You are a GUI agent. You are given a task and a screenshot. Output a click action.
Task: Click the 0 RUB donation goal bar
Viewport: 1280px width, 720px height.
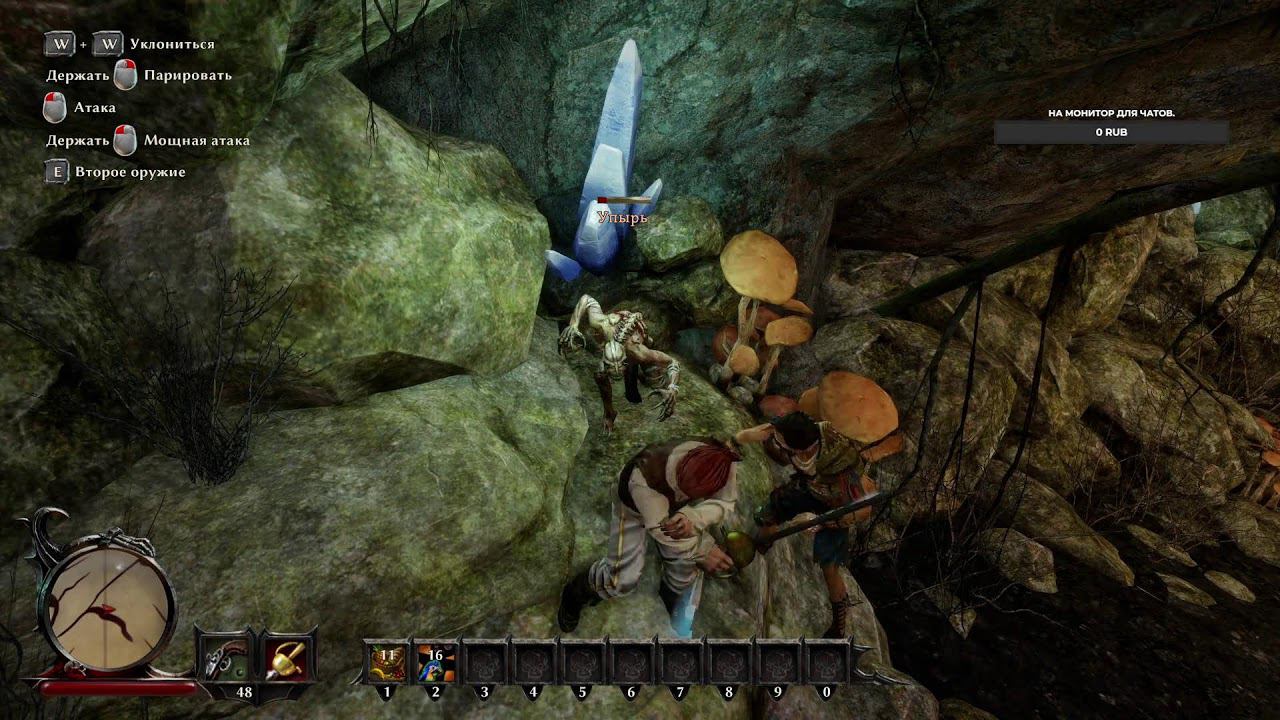(x=1112, y=132)
